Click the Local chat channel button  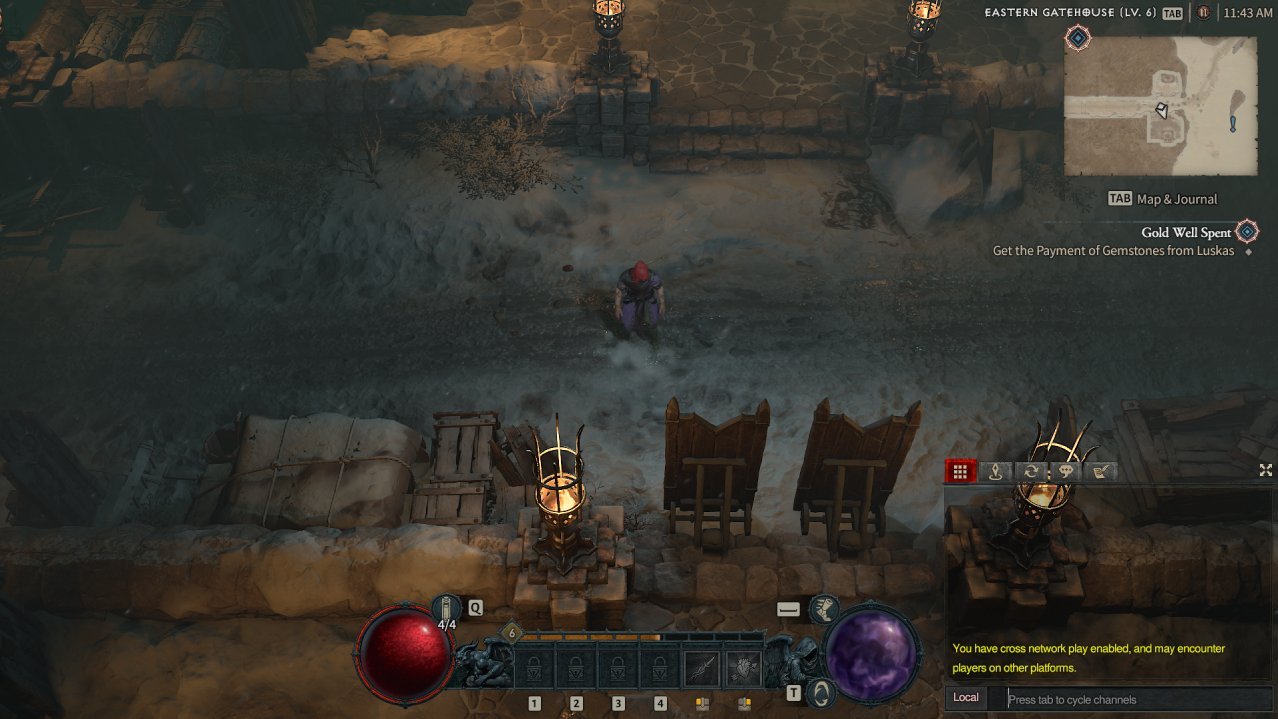point(966,698)
